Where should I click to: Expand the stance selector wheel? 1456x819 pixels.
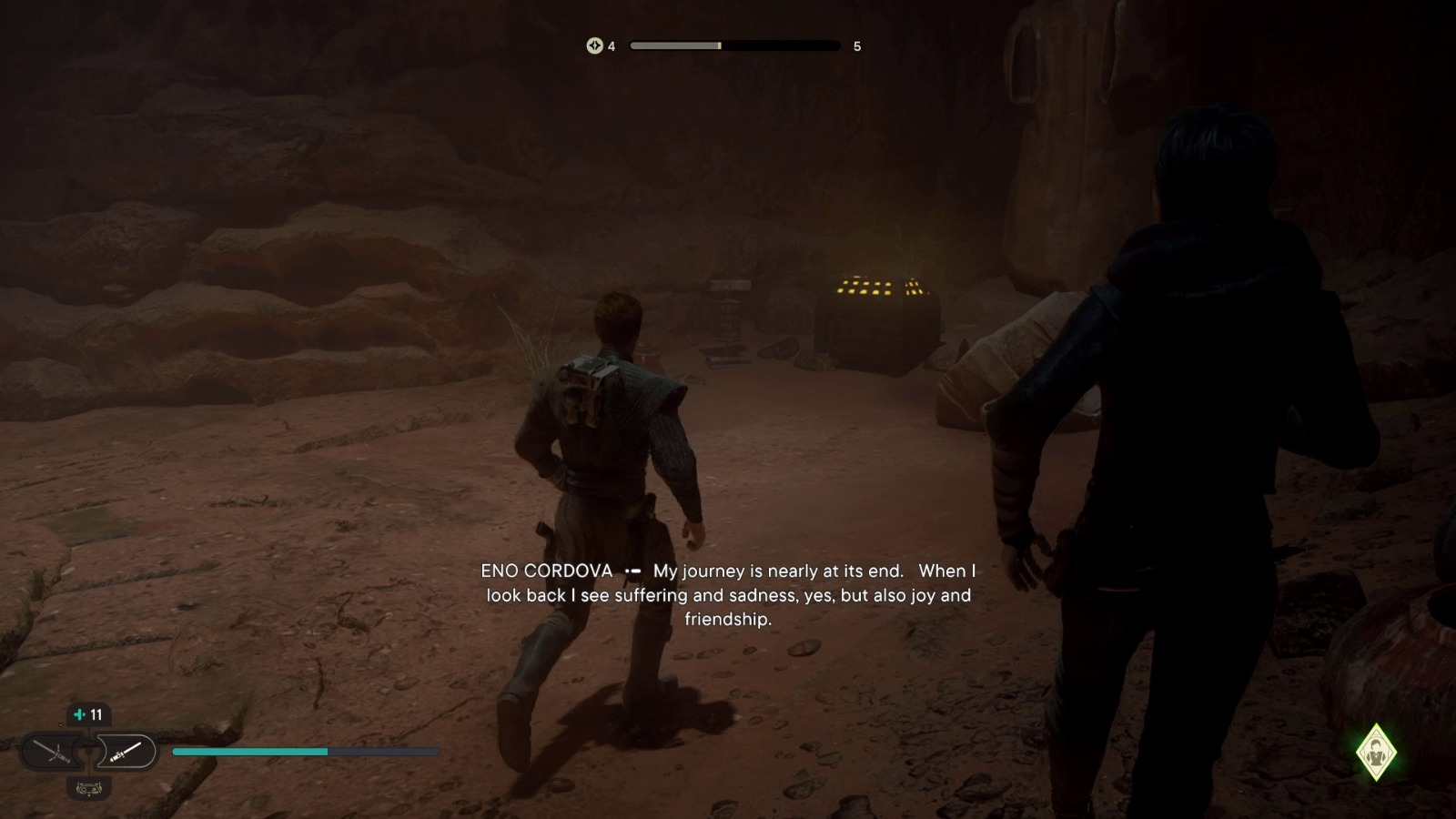click(x=88, y=752)
